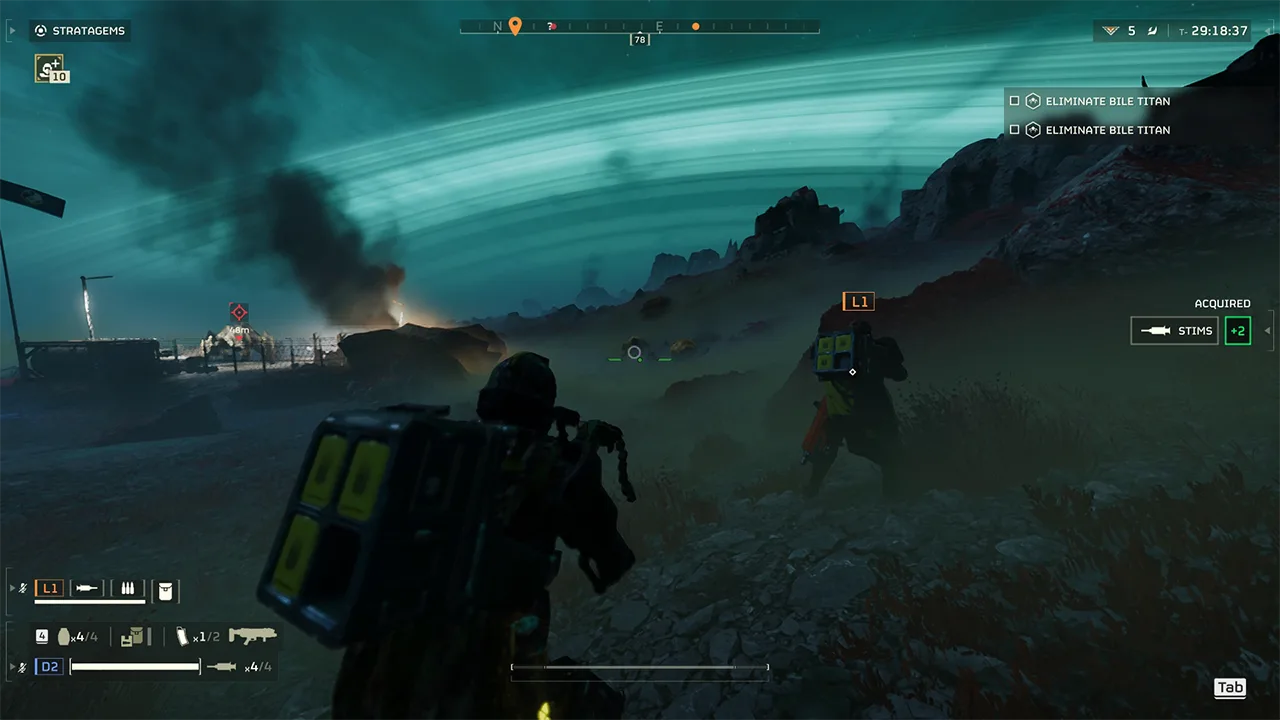The image size is (1280, 720).
Task: Click the supply backpack icon in loadout
Action: pos(132,636)
